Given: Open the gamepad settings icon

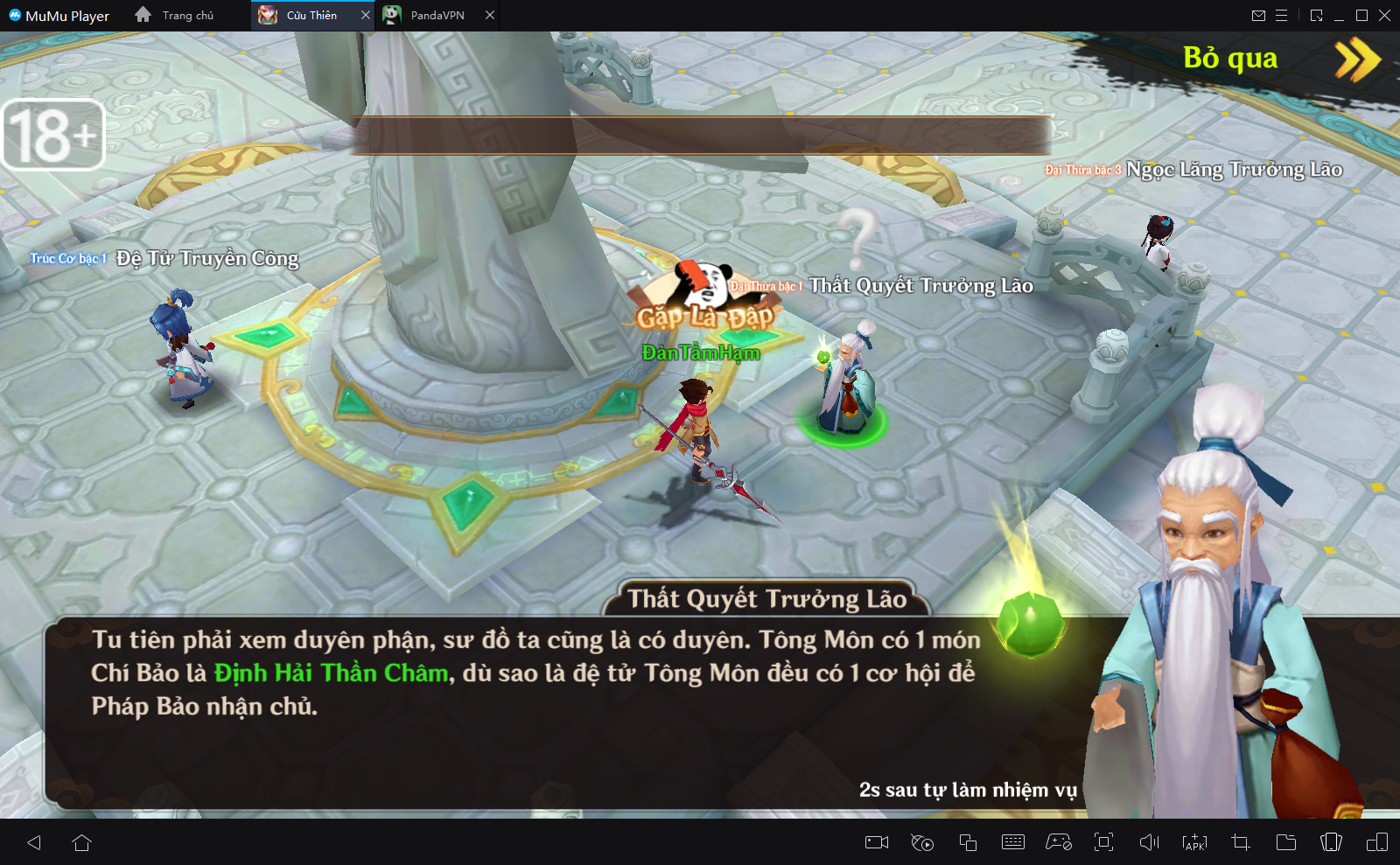Looking at the screenshot, I should tap(1059, 842).
